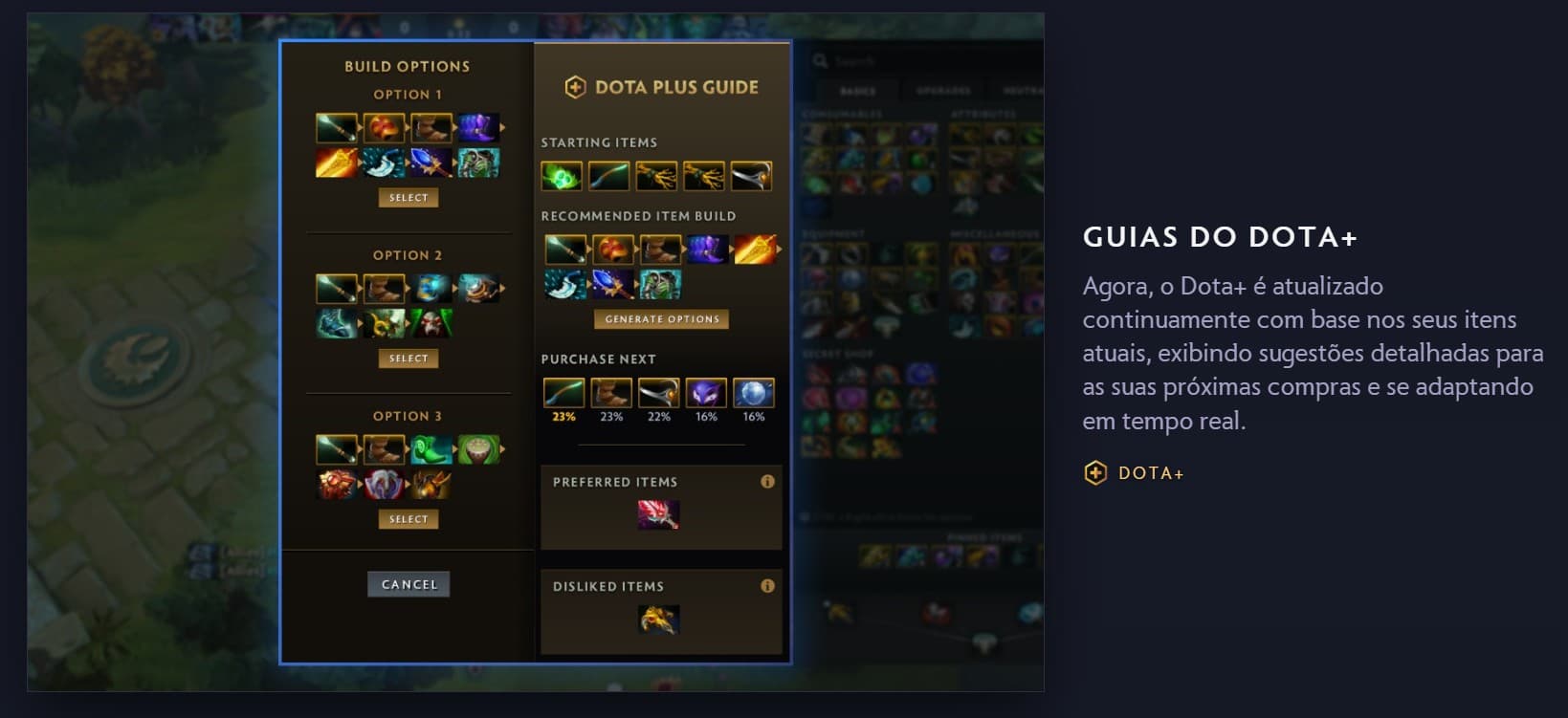This screenshot has height=718, width=1568.
Task: Switch to the Basics shop tab
Action: [858, 91]
